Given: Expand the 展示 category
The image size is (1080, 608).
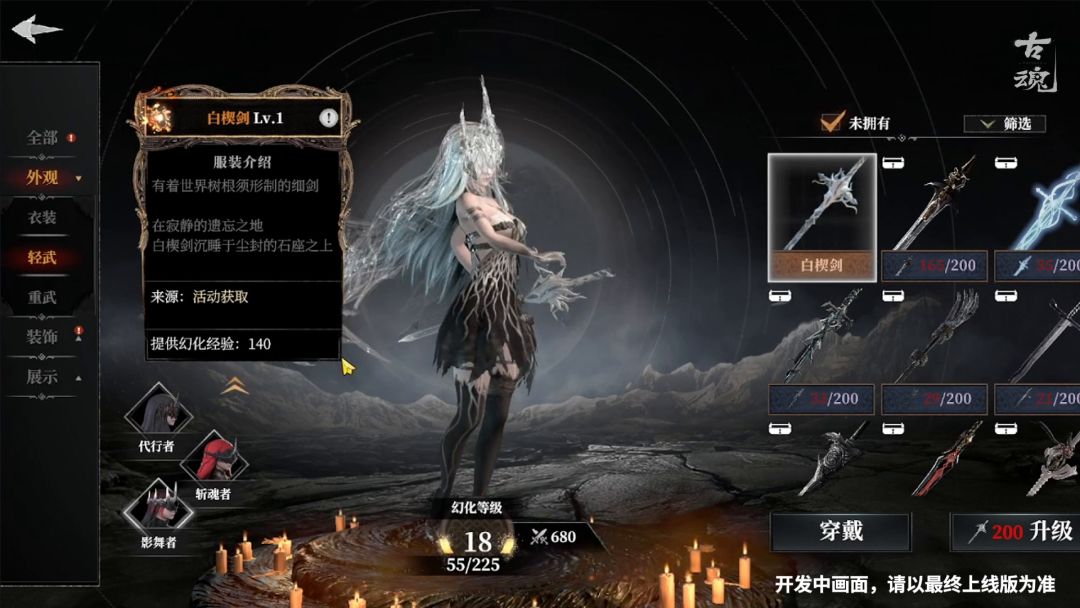Looking at the screenshot, I should (x=43, y=377).
